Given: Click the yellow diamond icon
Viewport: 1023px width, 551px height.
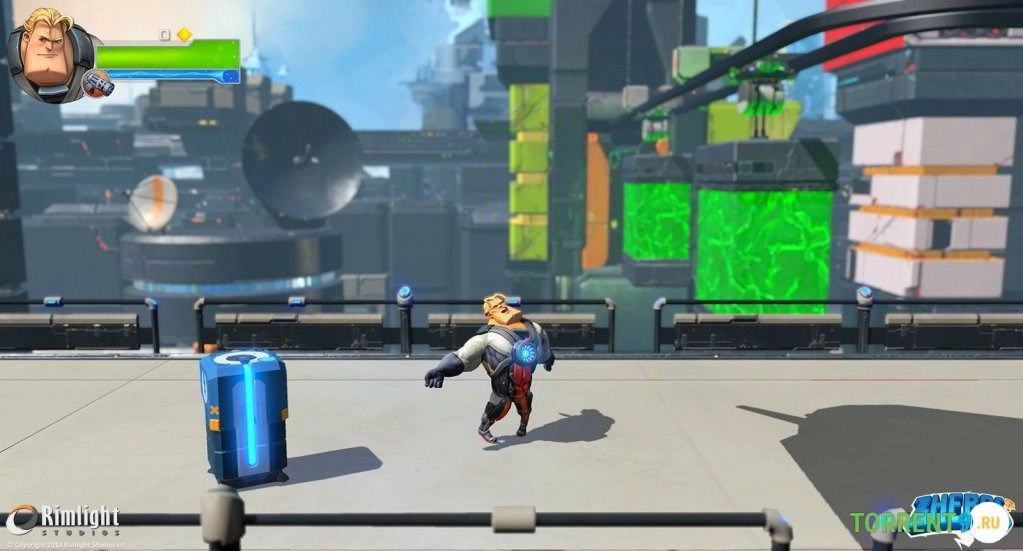Looking at the screenshot, I should (x=184, y=34).
